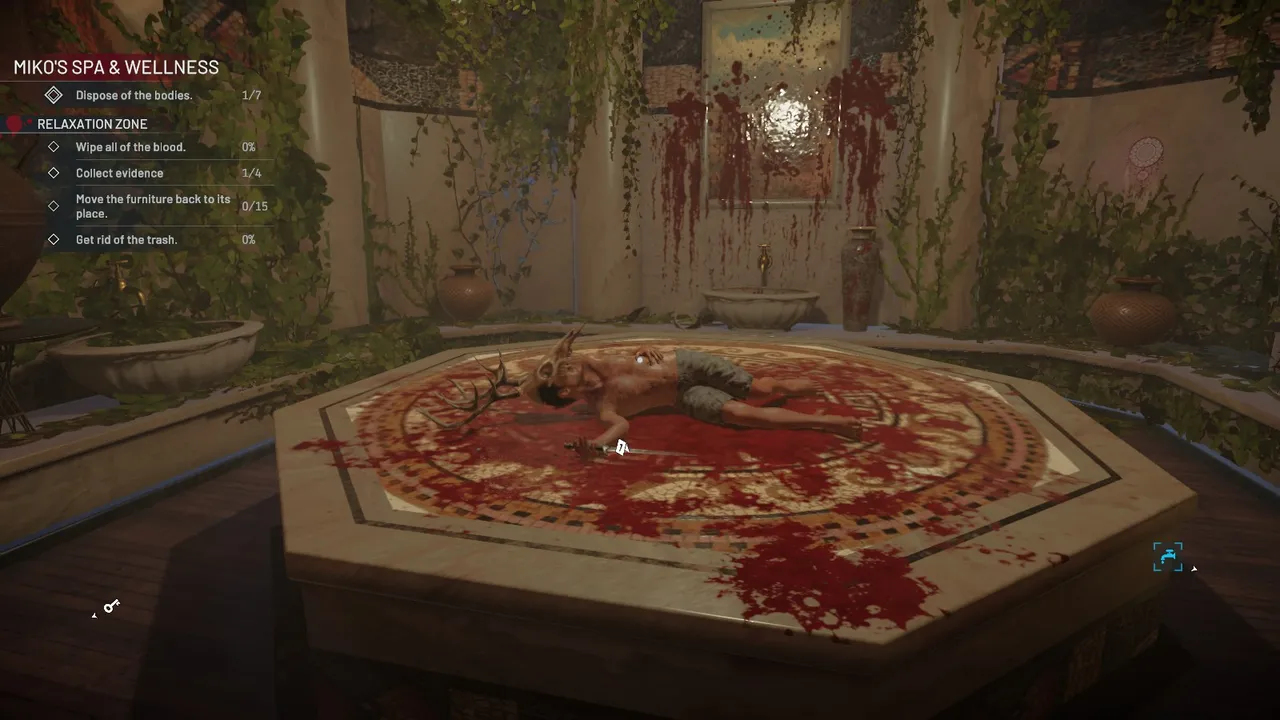Toggle the Collect evidence objective diamond
This screenshot has height=720, width=1280.
pos(55,172)
